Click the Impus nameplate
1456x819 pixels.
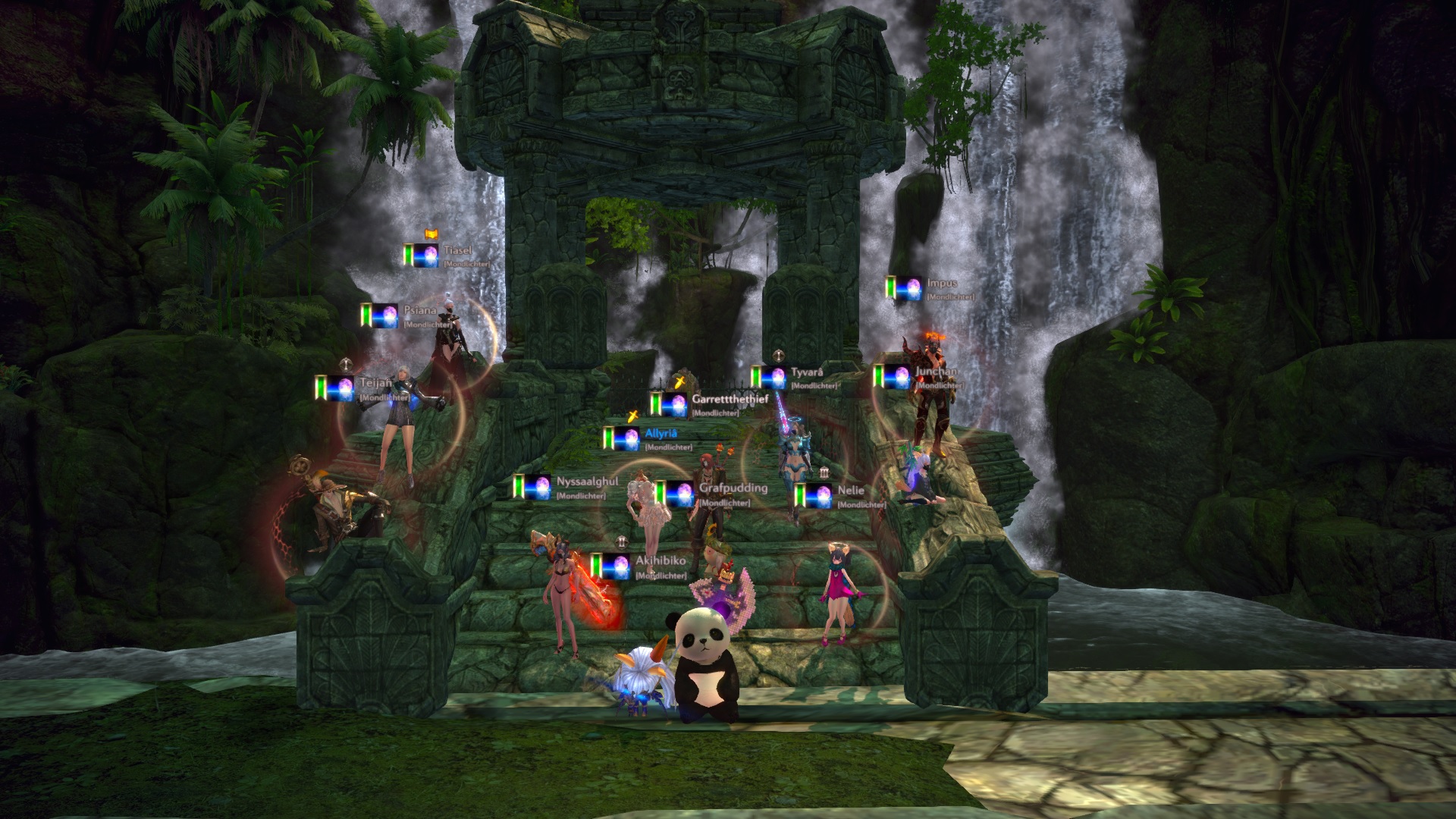(x=942, y=284)
